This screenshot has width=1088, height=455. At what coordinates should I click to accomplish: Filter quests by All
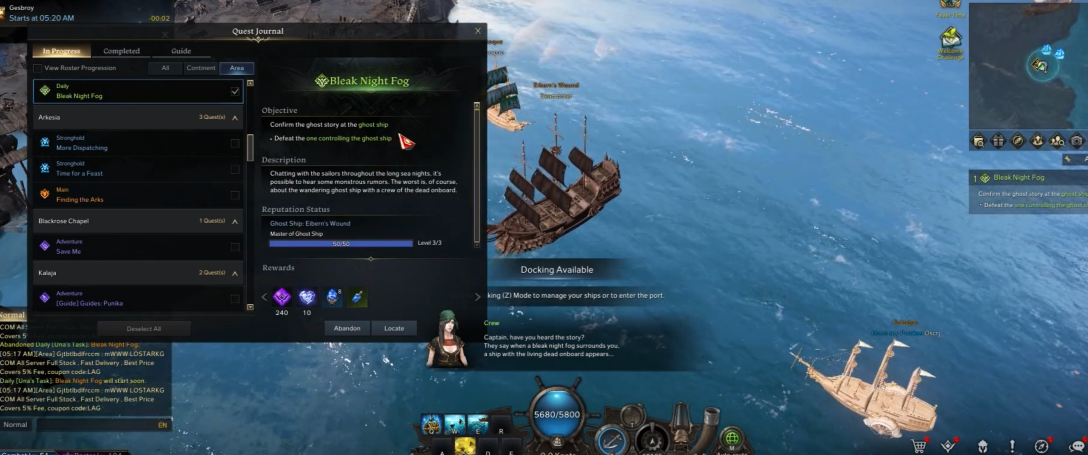(165, 68)
